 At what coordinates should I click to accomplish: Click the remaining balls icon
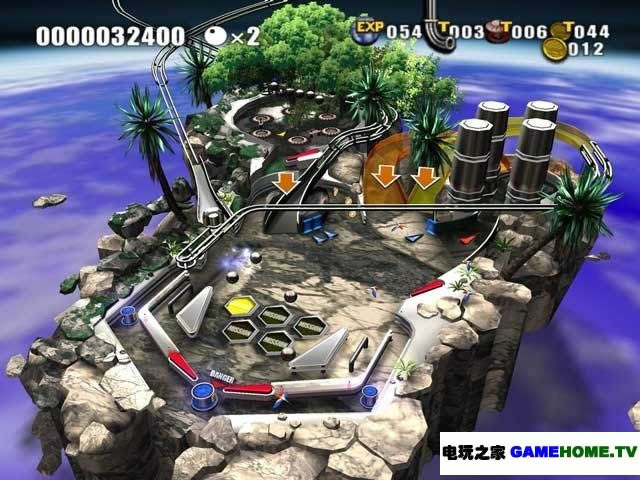216,36
